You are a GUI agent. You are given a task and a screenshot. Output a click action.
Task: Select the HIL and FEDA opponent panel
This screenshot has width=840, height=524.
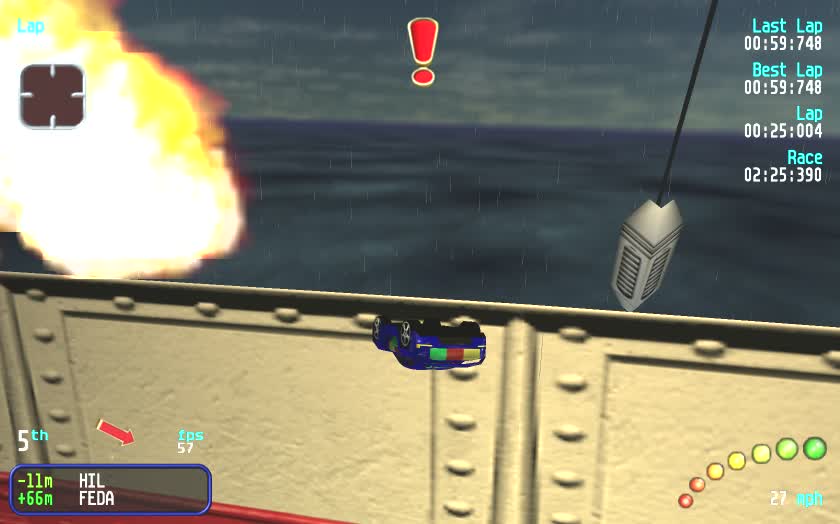(x=110, y=489)
